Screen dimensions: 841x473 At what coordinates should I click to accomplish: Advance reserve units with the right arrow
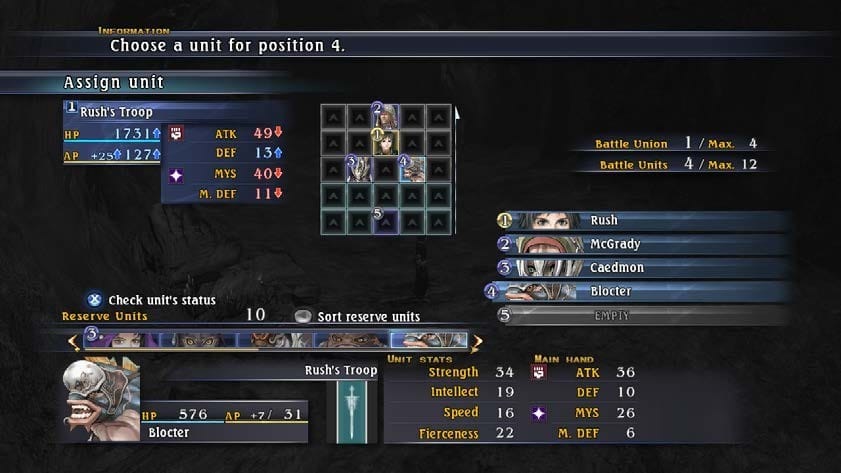[x=477, y=342]
